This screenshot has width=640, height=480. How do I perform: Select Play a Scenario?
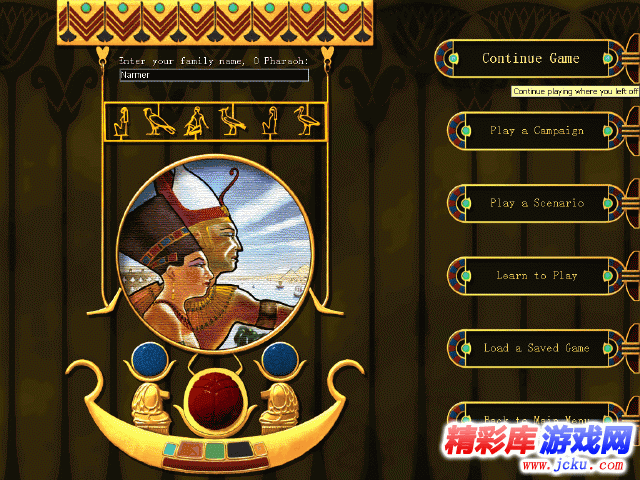tap(536, 203)
